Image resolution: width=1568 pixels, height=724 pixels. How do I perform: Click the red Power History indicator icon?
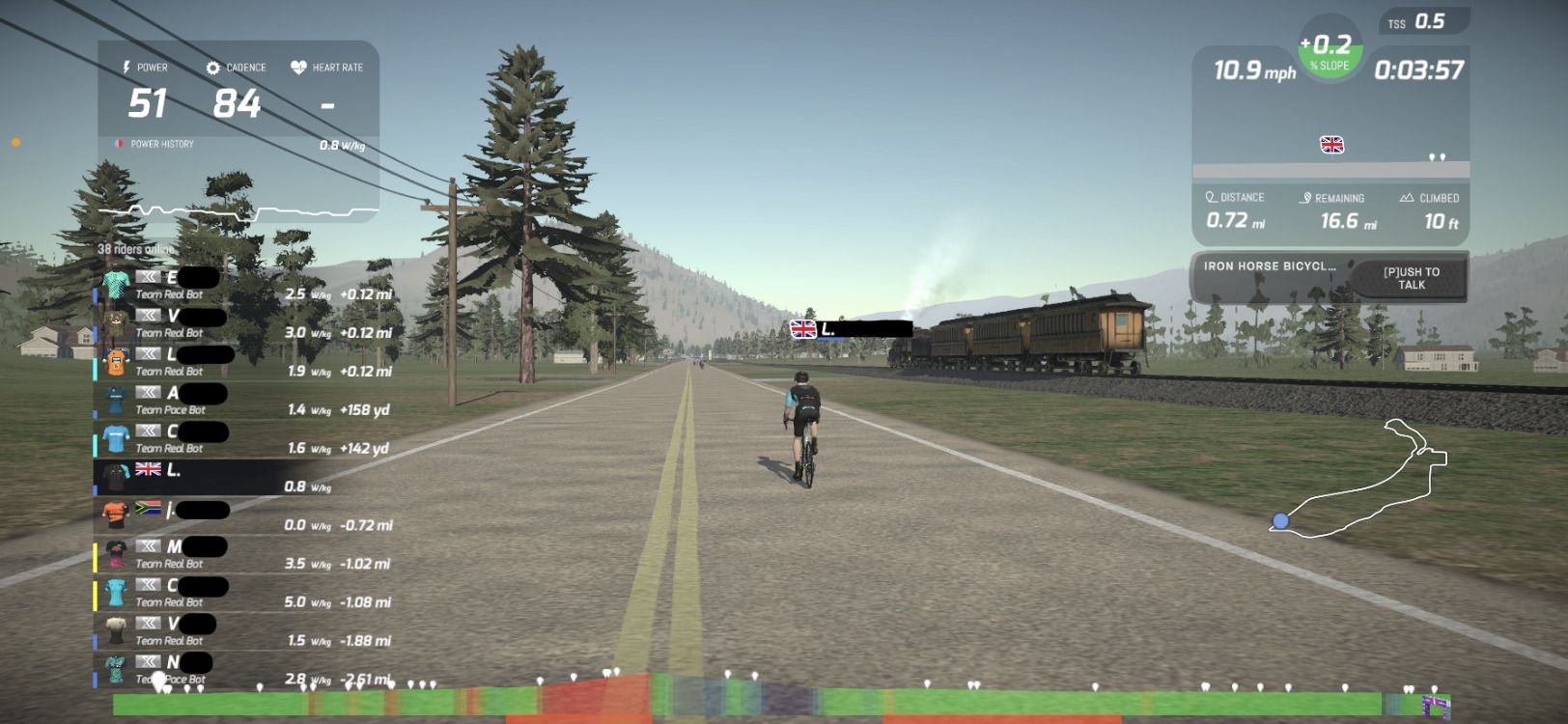[118, 143]
